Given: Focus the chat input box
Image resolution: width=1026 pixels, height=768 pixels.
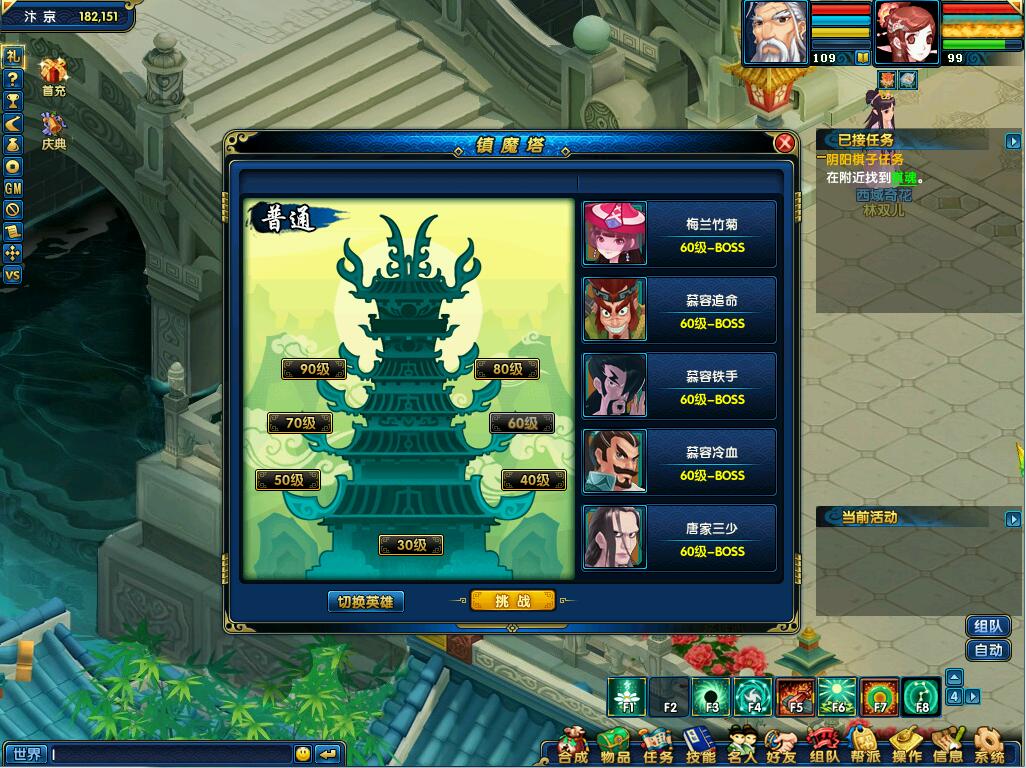Looking at the screenshot, I should click(x=170, y=754).
